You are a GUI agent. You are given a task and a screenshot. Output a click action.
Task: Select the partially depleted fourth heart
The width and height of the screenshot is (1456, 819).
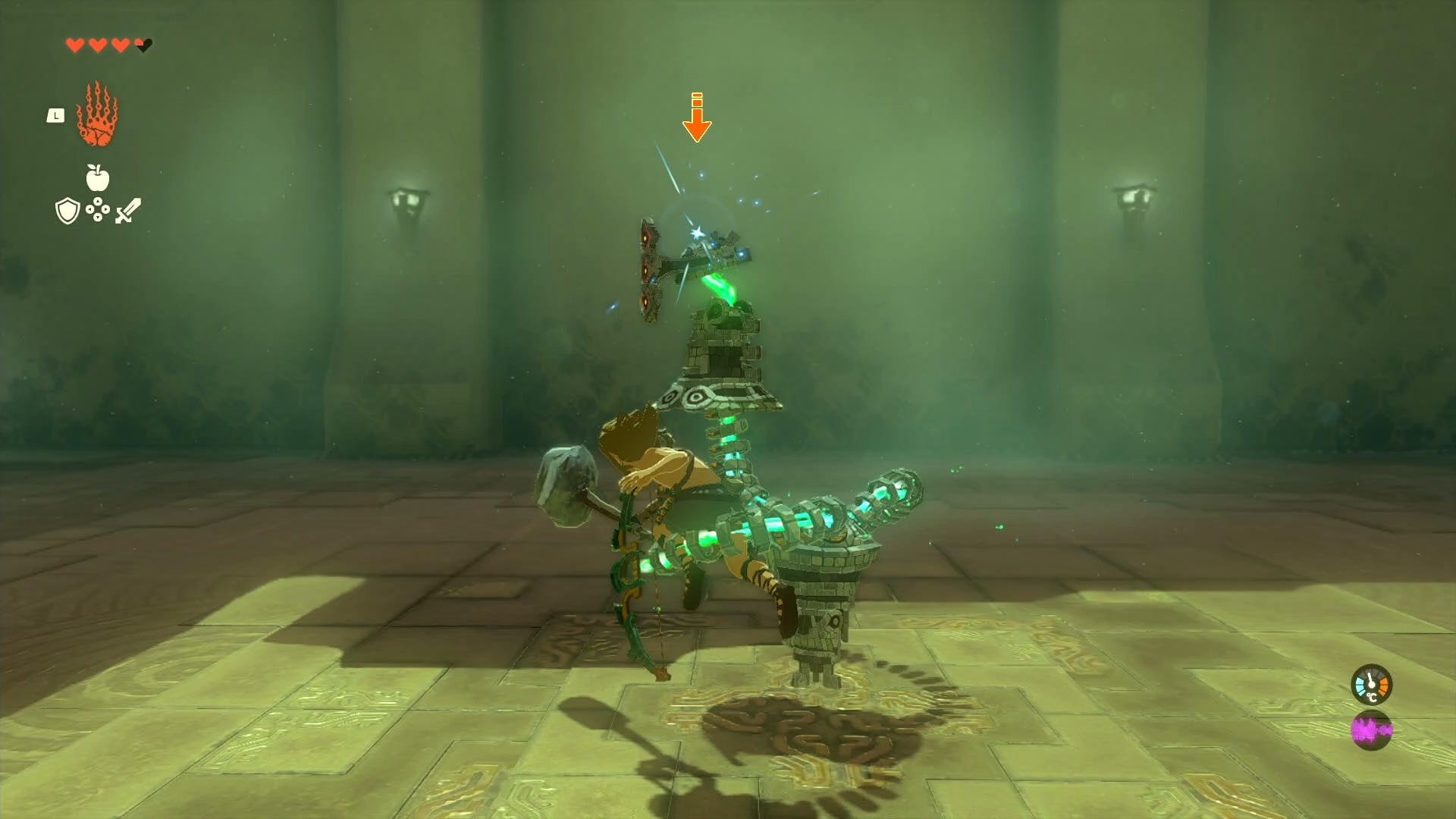pos(141,44)
